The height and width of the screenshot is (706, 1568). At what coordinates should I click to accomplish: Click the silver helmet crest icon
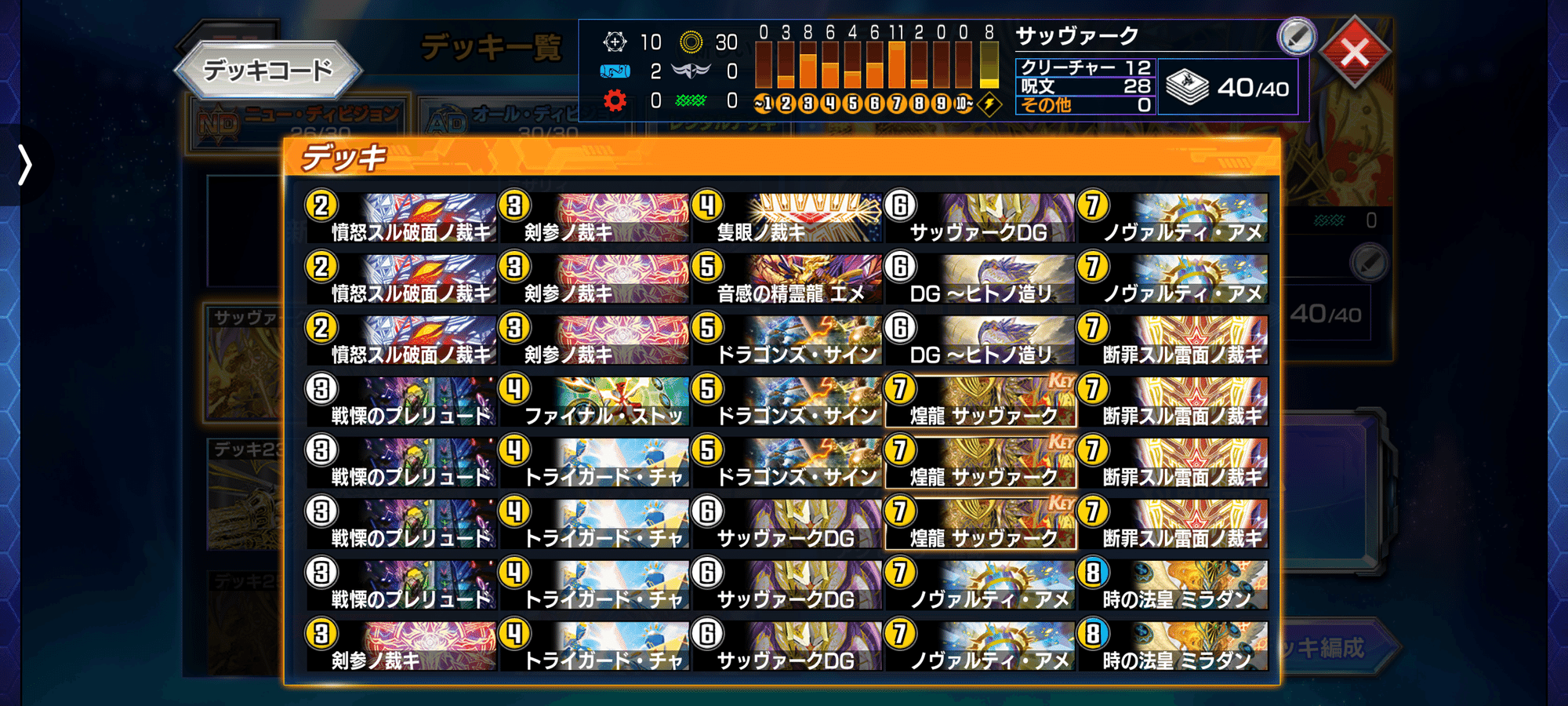691,71
